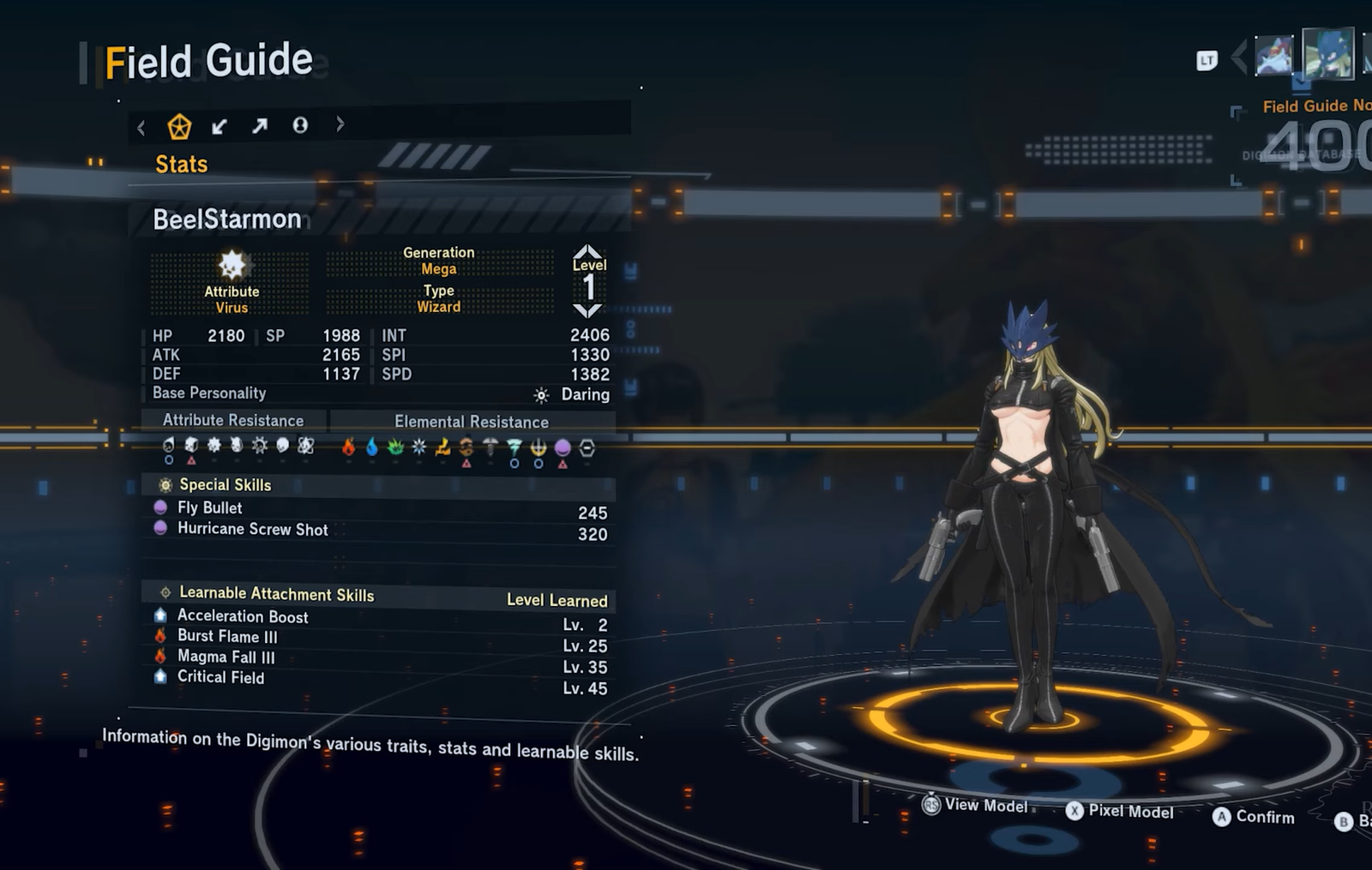
Task: Switch to Pixel Model view
Action: click(1120, 811)
